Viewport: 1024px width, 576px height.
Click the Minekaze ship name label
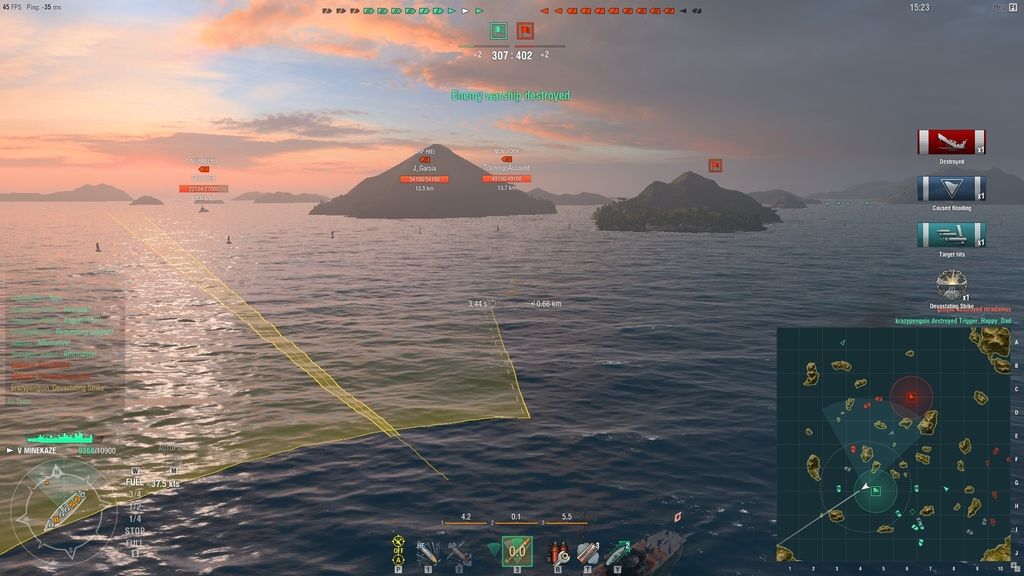click(x=44, y=451)
